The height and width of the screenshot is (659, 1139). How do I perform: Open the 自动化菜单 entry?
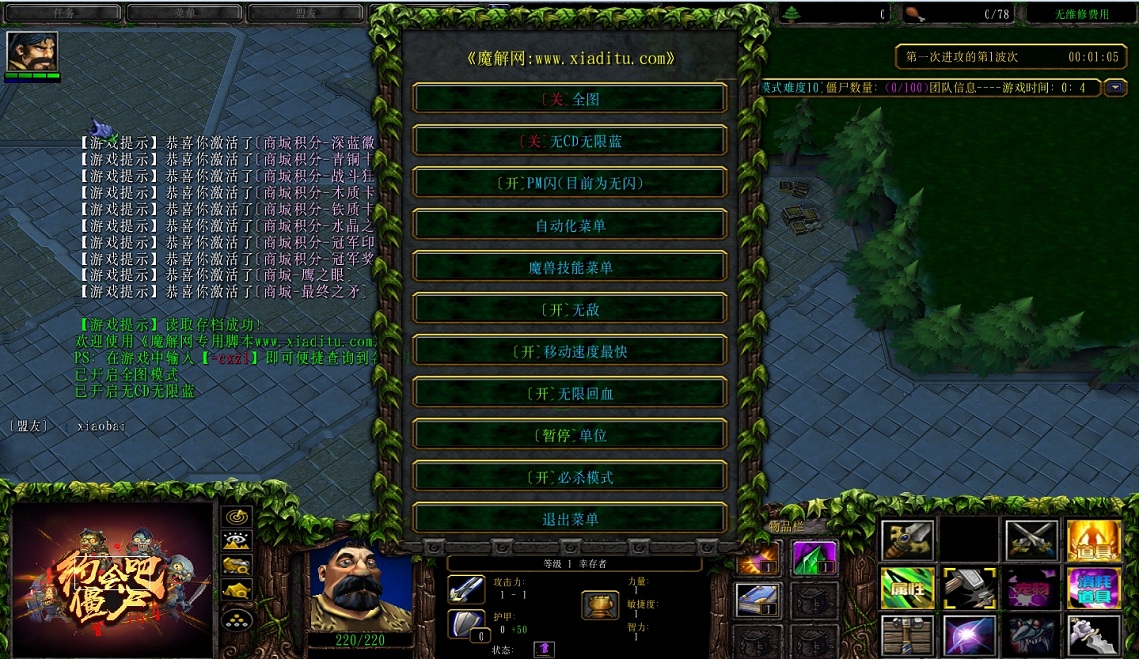point(570,225)
